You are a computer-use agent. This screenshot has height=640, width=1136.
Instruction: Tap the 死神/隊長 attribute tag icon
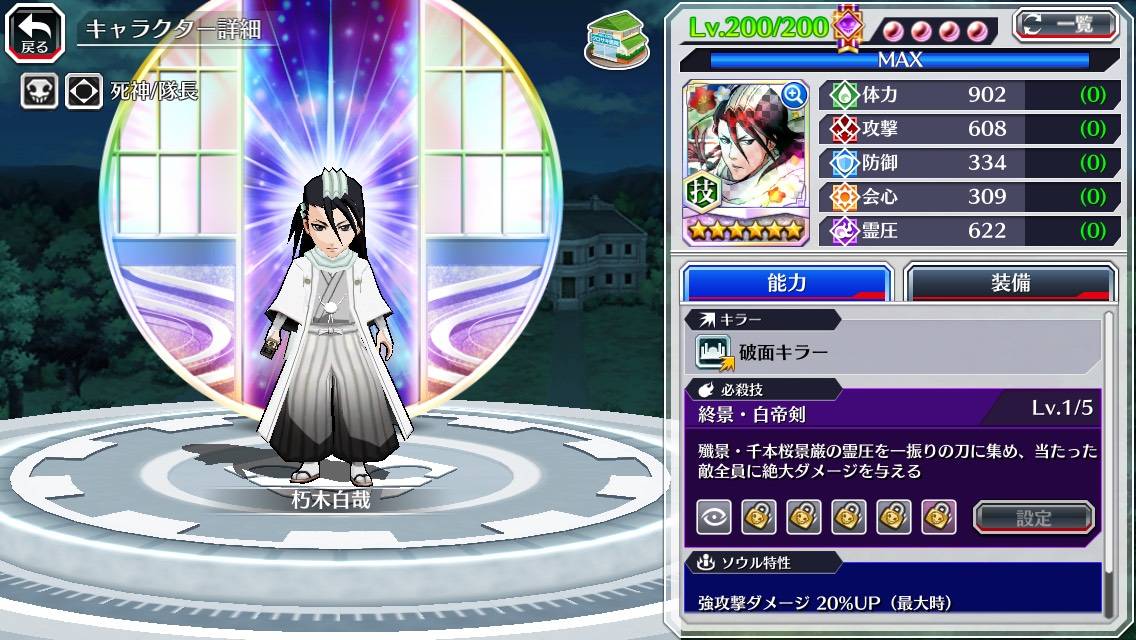(83, 92)
